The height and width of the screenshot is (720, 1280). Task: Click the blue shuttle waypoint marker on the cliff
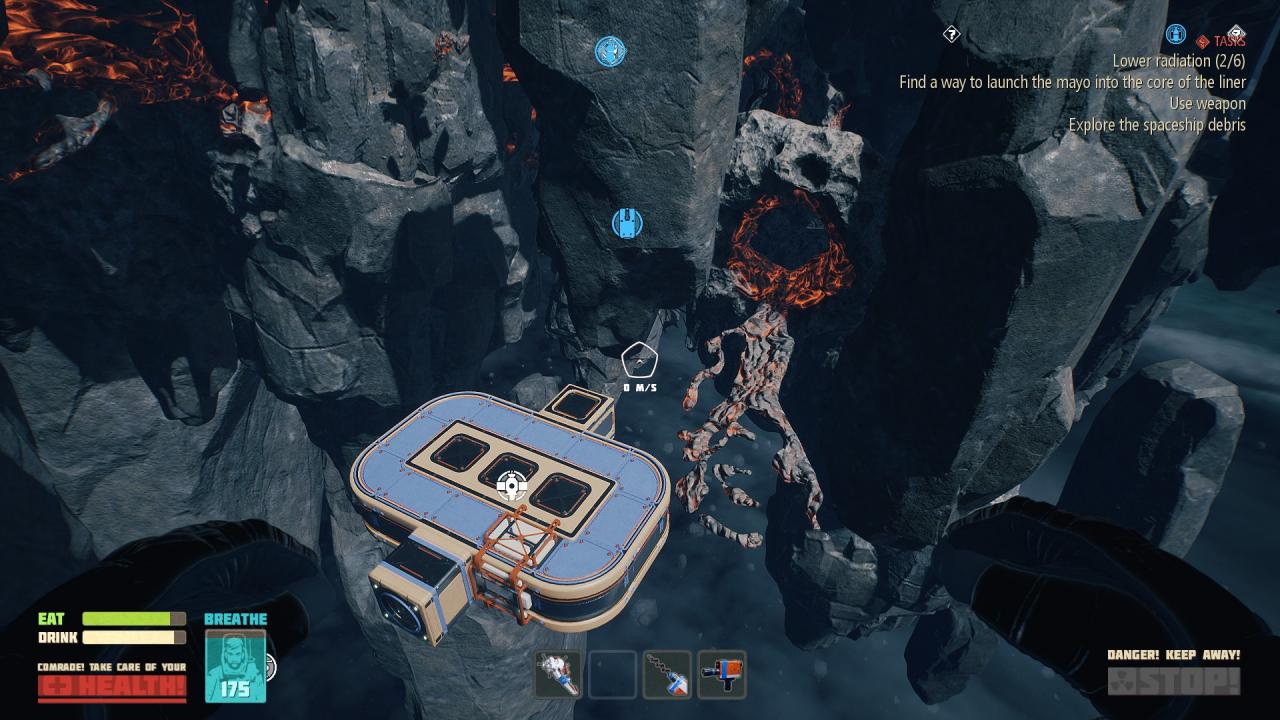tap(626, 223)
